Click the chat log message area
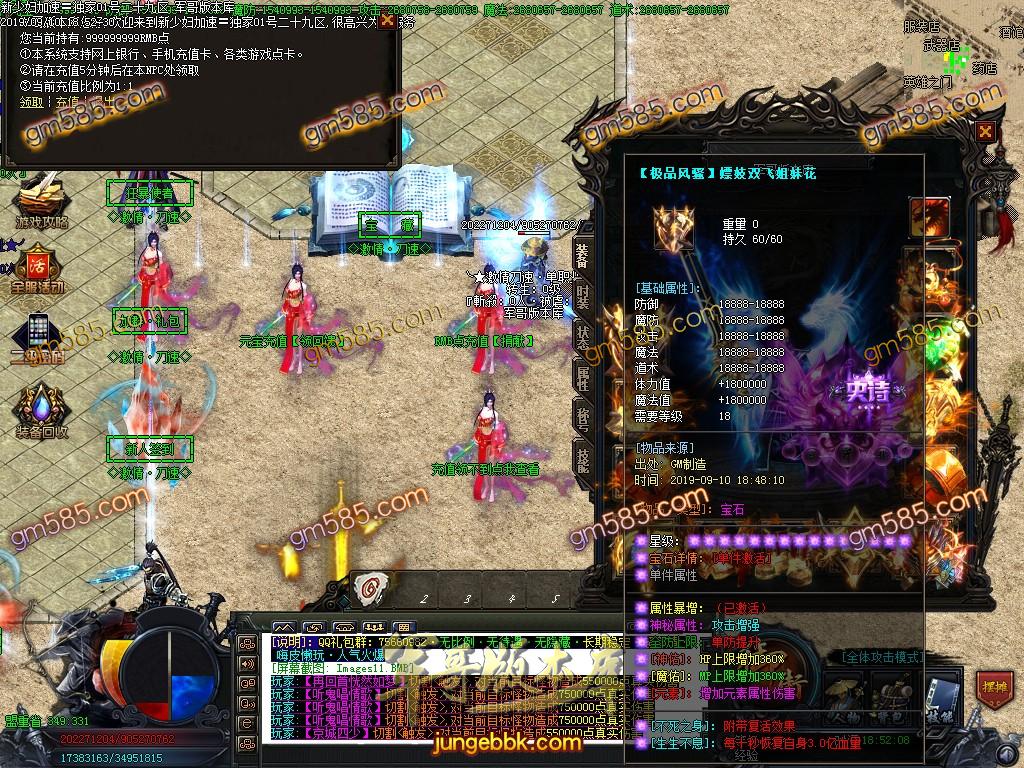This screenshot has height=768, width=1024. 440,690
